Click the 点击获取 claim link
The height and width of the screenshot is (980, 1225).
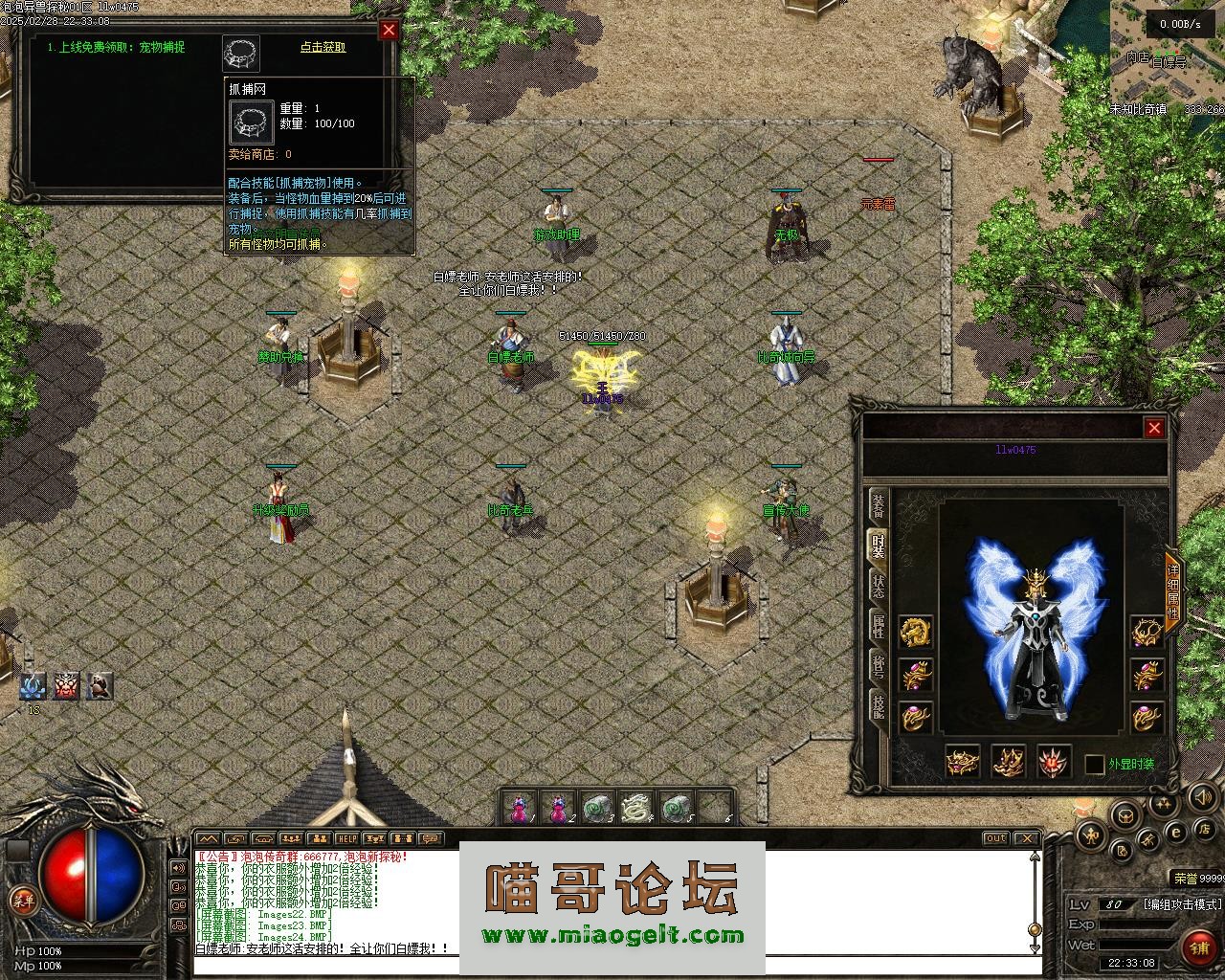(x=323, y=47)
